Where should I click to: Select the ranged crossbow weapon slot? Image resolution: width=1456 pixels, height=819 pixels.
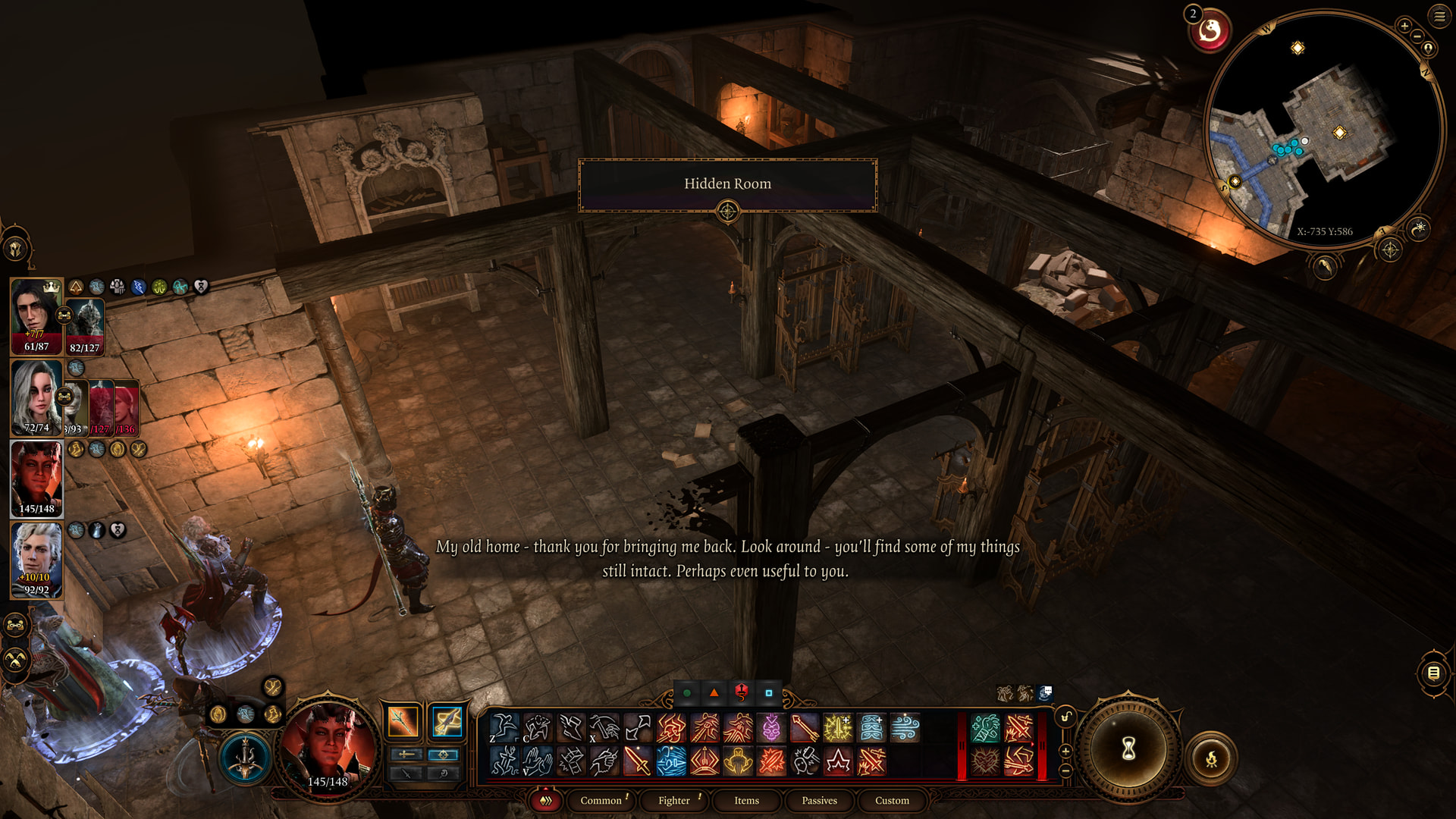tap(447, 721)
